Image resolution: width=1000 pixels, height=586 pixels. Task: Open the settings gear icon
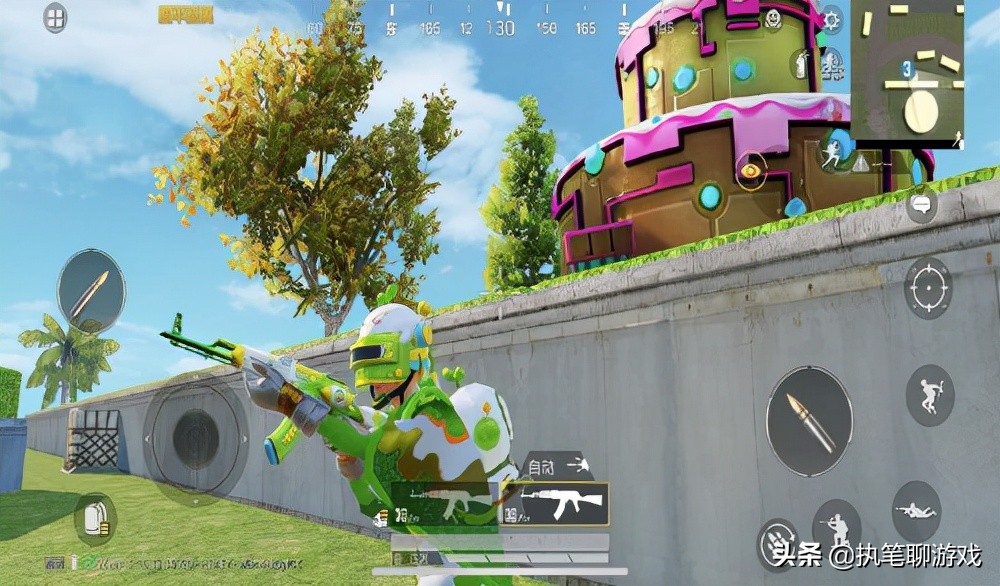coord(832,19)
